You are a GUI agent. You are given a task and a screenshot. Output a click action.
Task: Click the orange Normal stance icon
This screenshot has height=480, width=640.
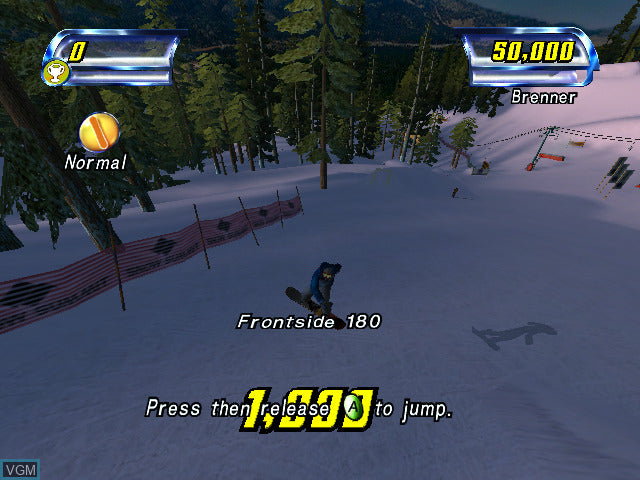(x=99, y=132)
